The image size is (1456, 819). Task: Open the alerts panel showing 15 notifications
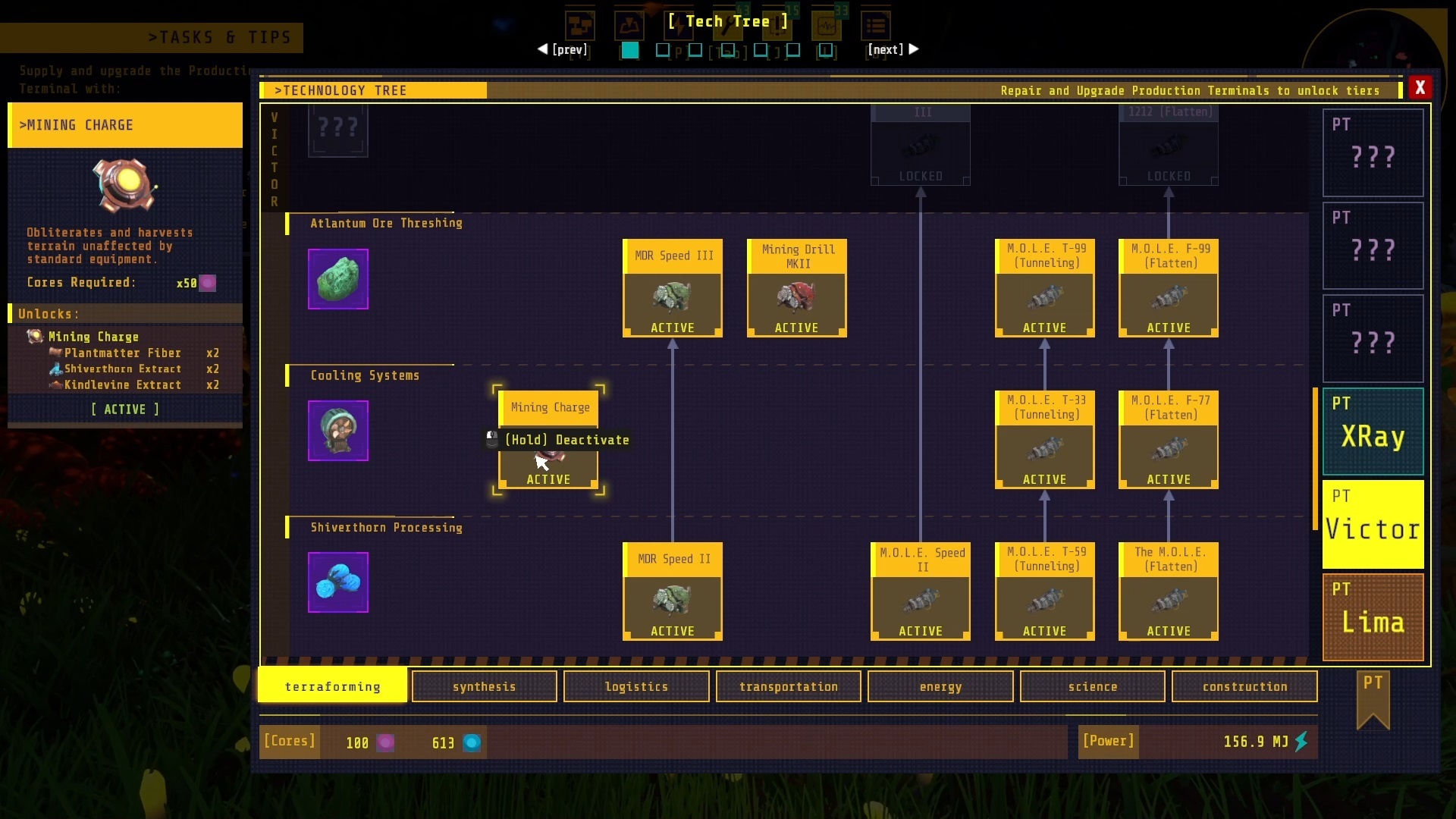(x=777, y=25)
